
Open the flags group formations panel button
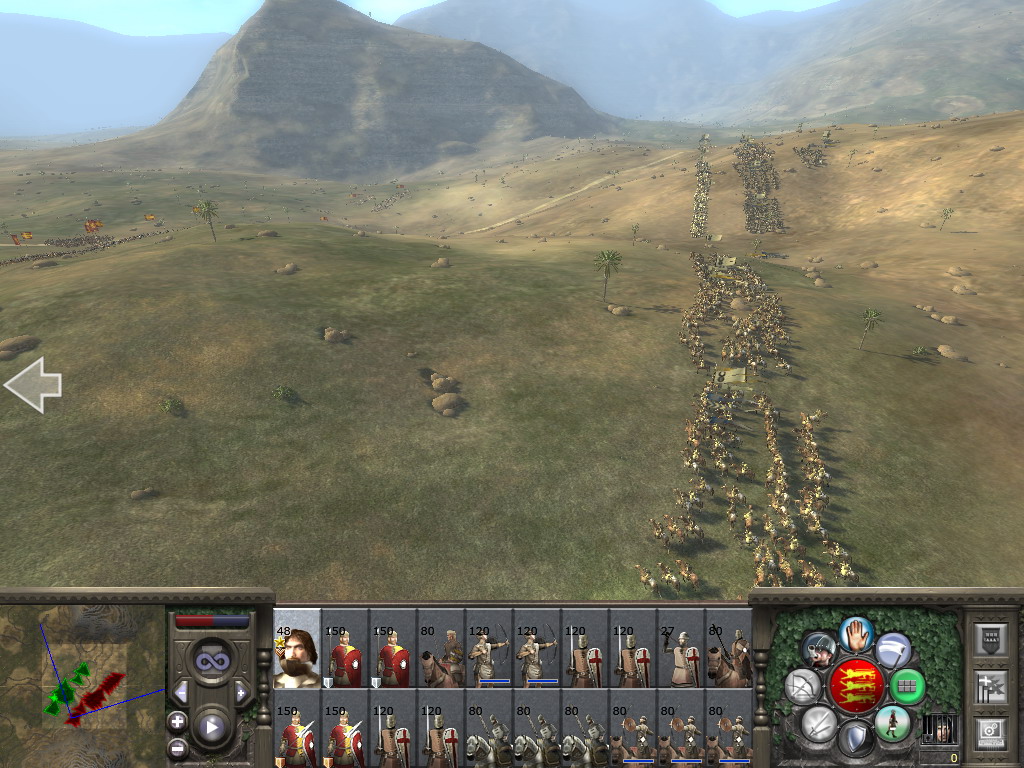tap(990, 687)
